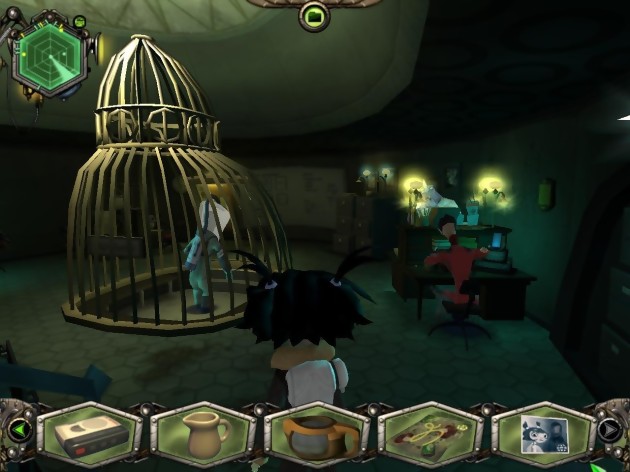Select the photograph inventory item
The height and width of the screenshot is (472, 630).
[544, 433]
